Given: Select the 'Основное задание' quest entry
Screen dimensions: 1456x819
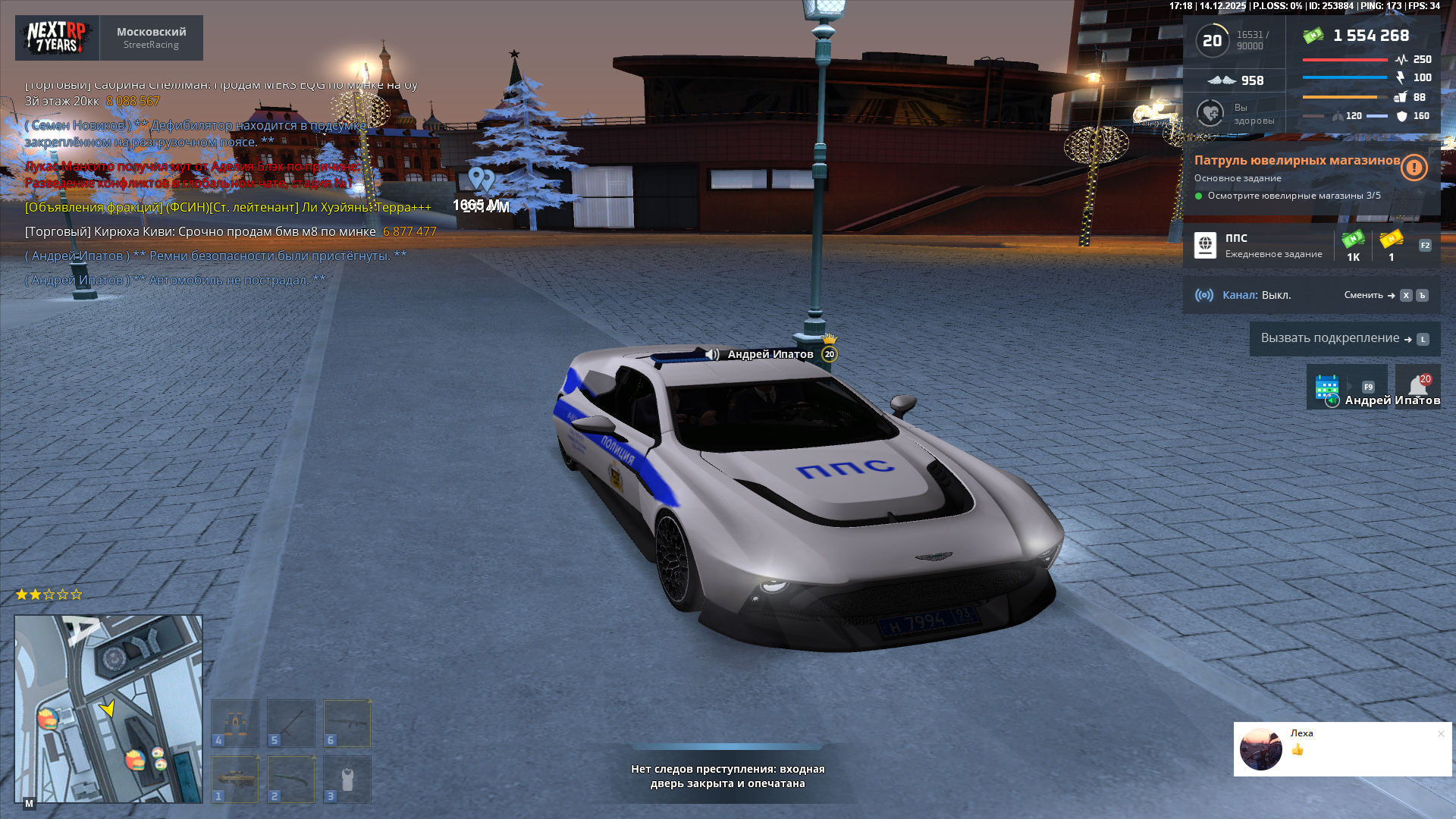Looking at the screenshot, I should click(x=1238, y=178).
